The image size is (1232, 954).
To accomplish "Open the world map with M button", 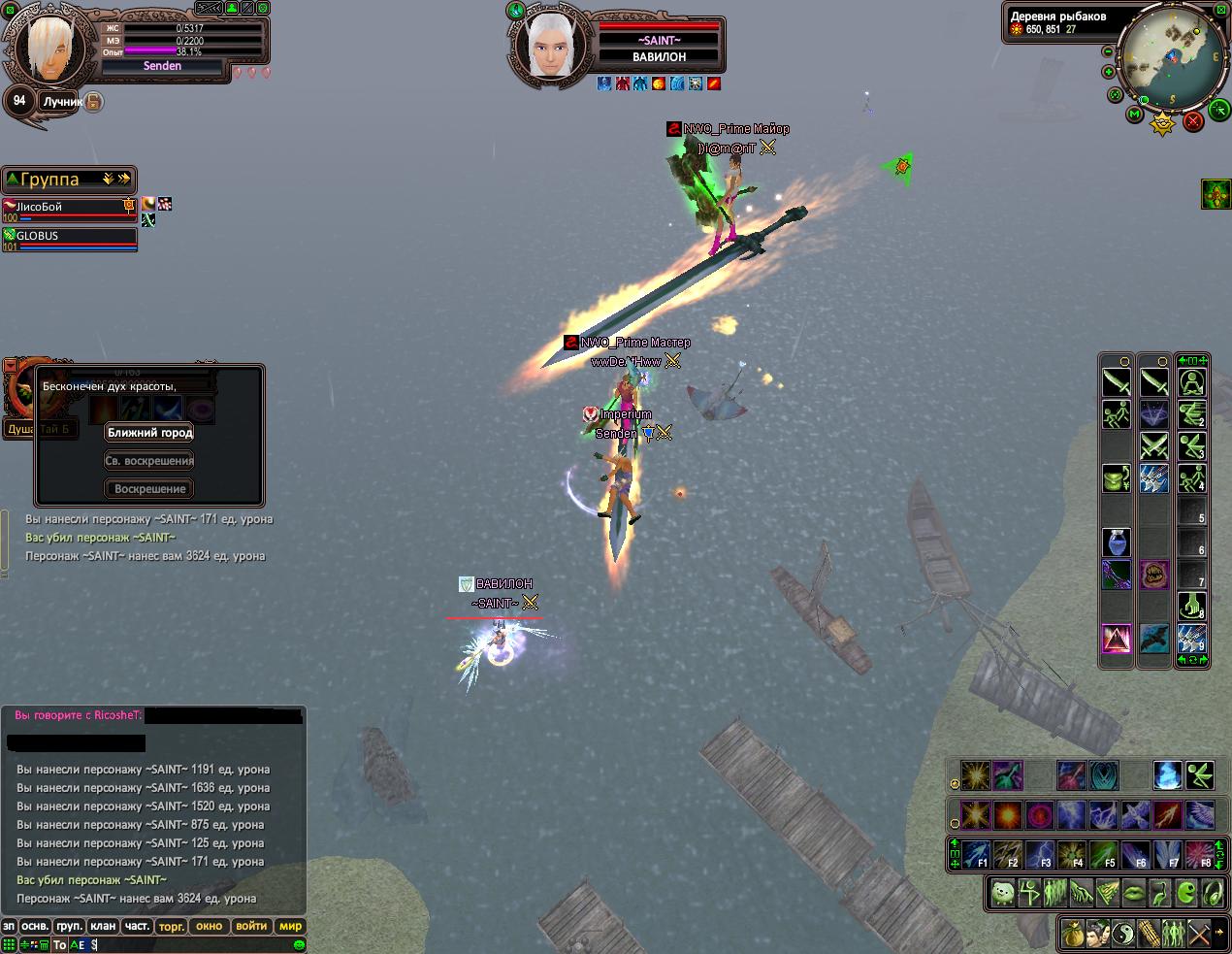I will tap(1134, 115).
